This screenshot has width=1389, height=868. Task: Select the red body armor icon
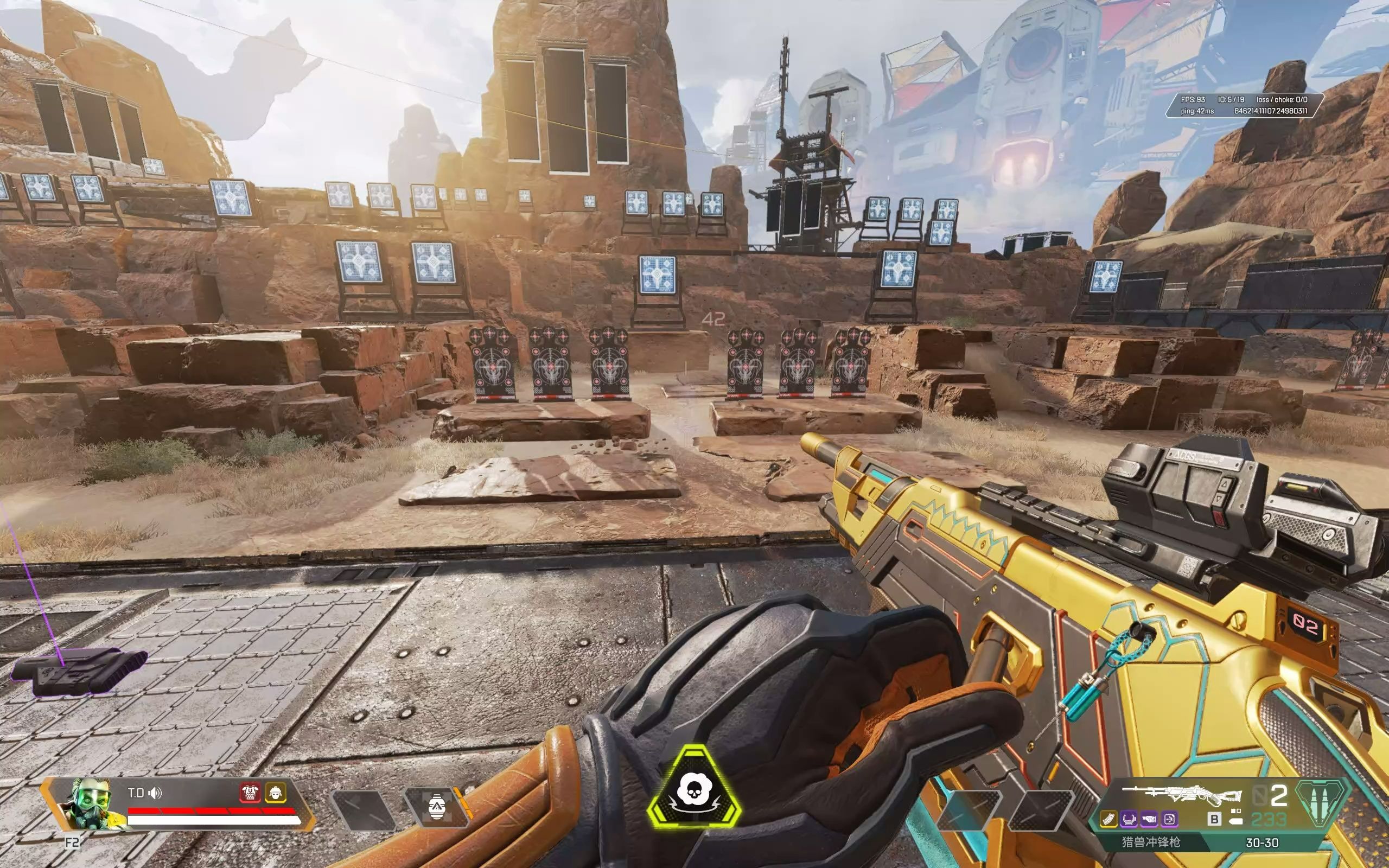[x=250, y=792]
